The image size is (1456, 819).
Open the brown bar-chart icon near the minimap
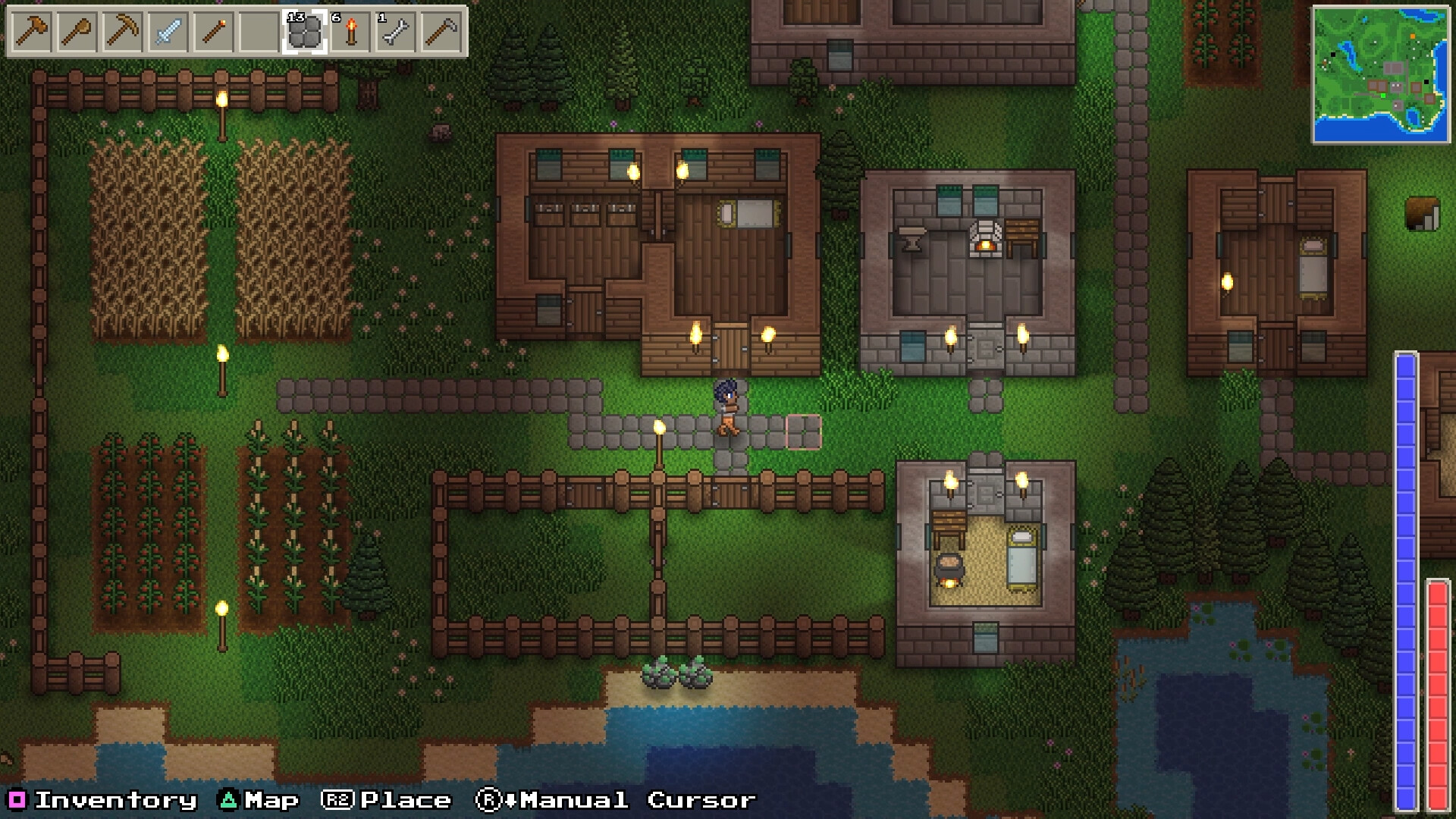1423,214
